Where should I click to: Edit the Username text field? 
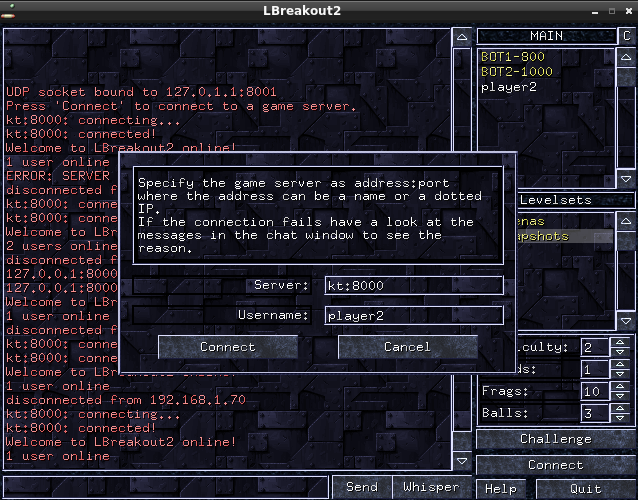(413, 316)
